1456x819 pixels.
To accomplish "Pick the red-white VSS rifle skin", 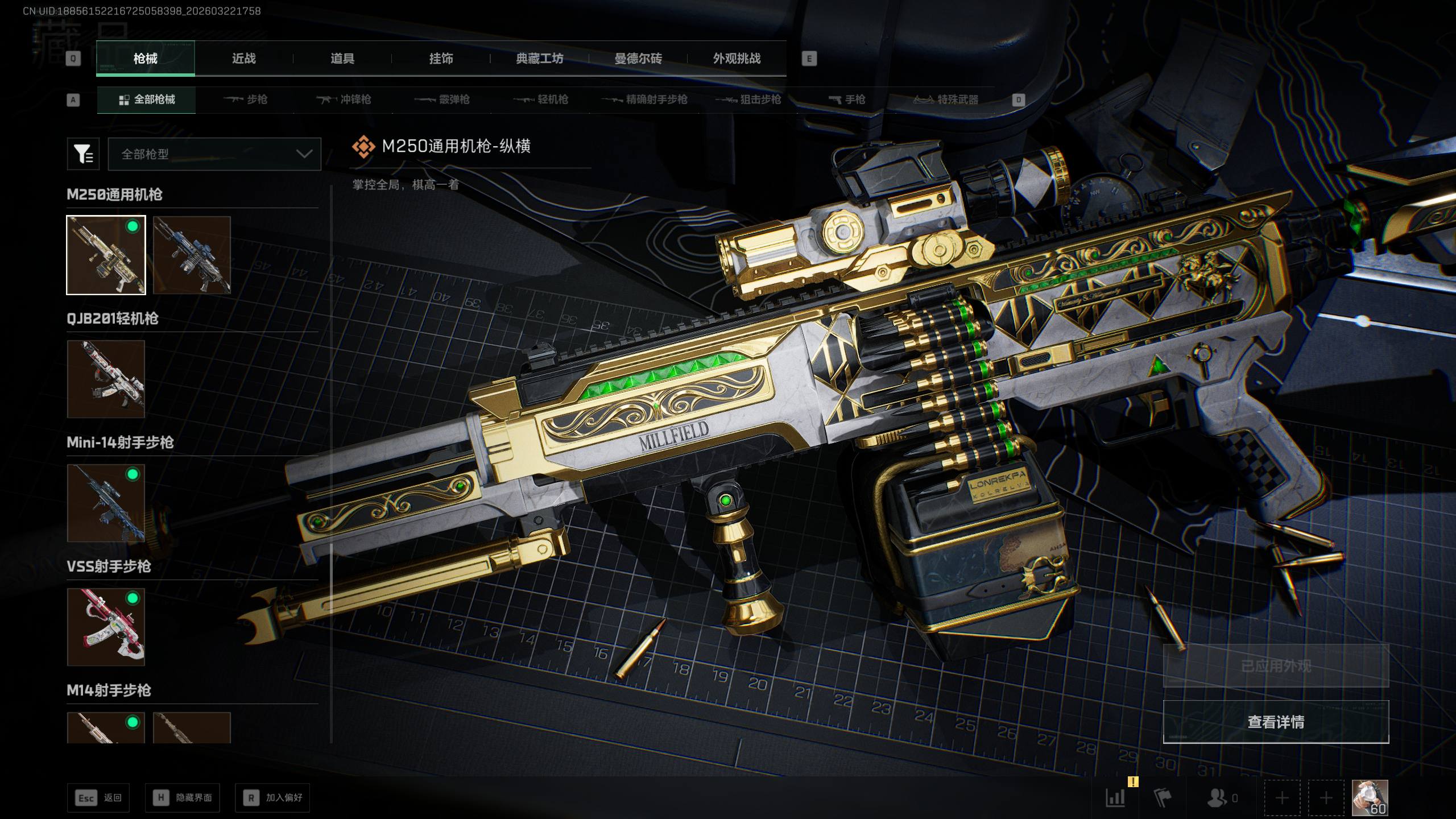I will [106, 627].
